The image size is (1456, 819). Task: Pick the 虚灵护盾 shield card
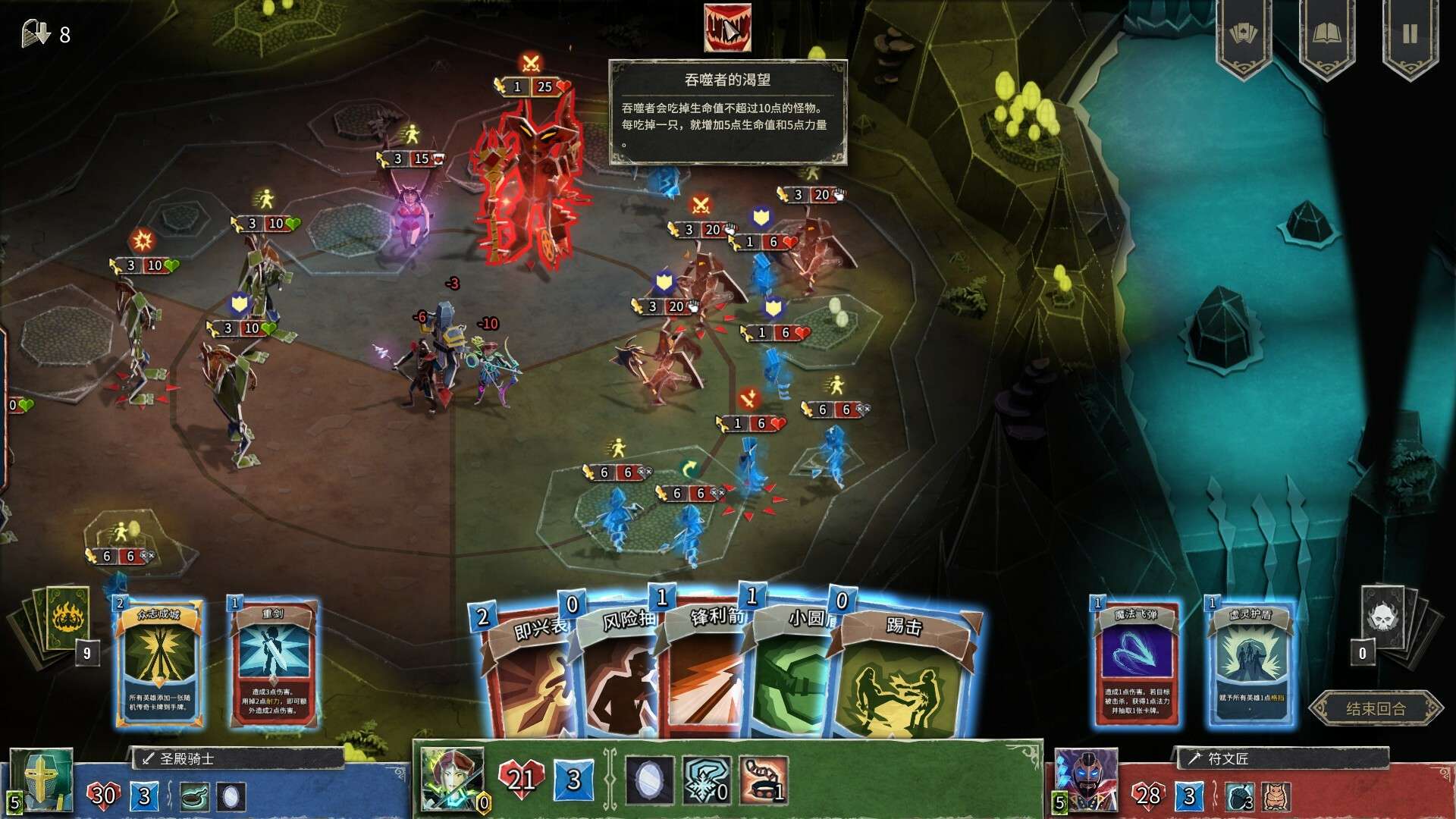point(1250,664)
